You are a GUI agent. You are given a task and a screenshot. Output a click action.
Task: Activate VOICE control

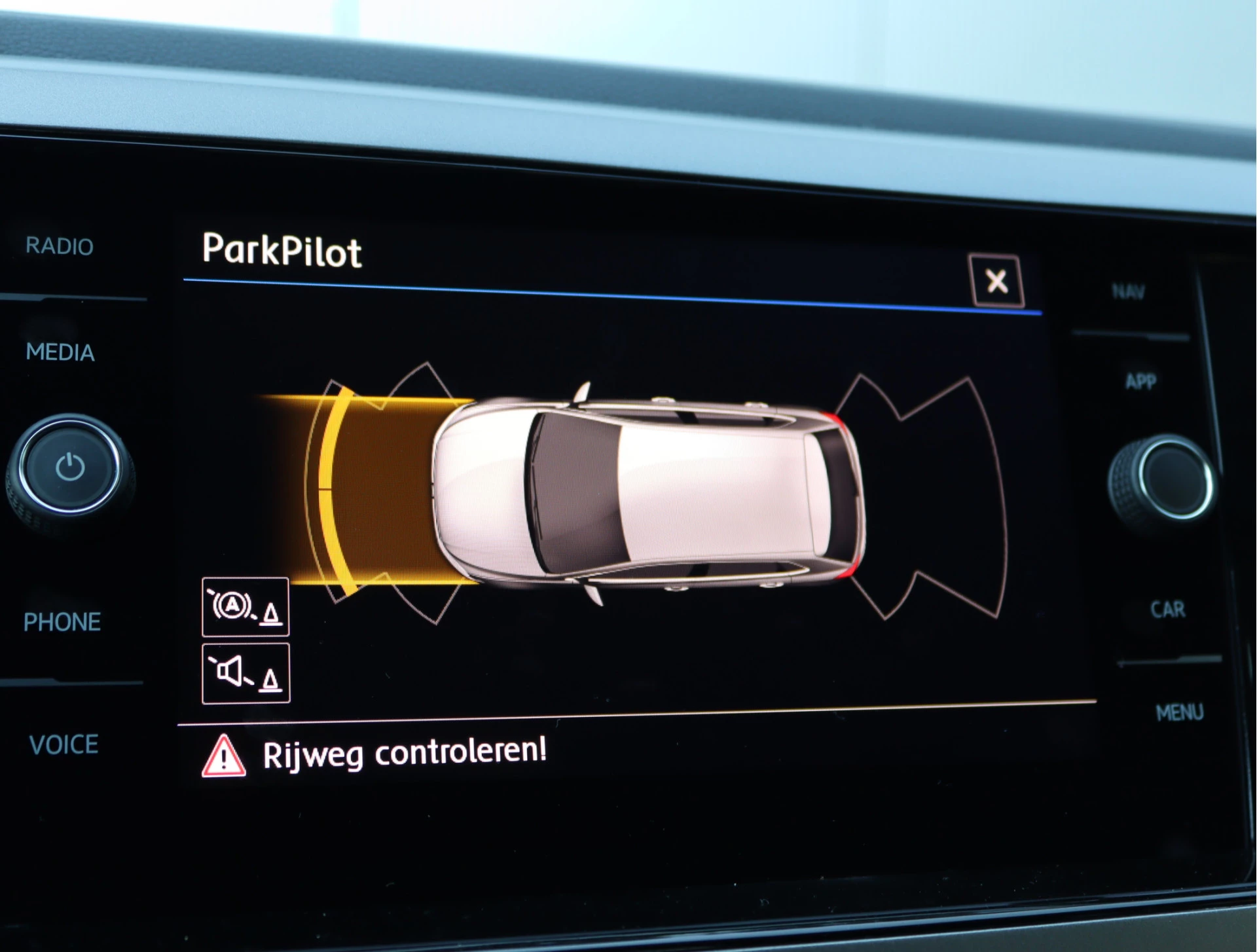pos(63,744)
